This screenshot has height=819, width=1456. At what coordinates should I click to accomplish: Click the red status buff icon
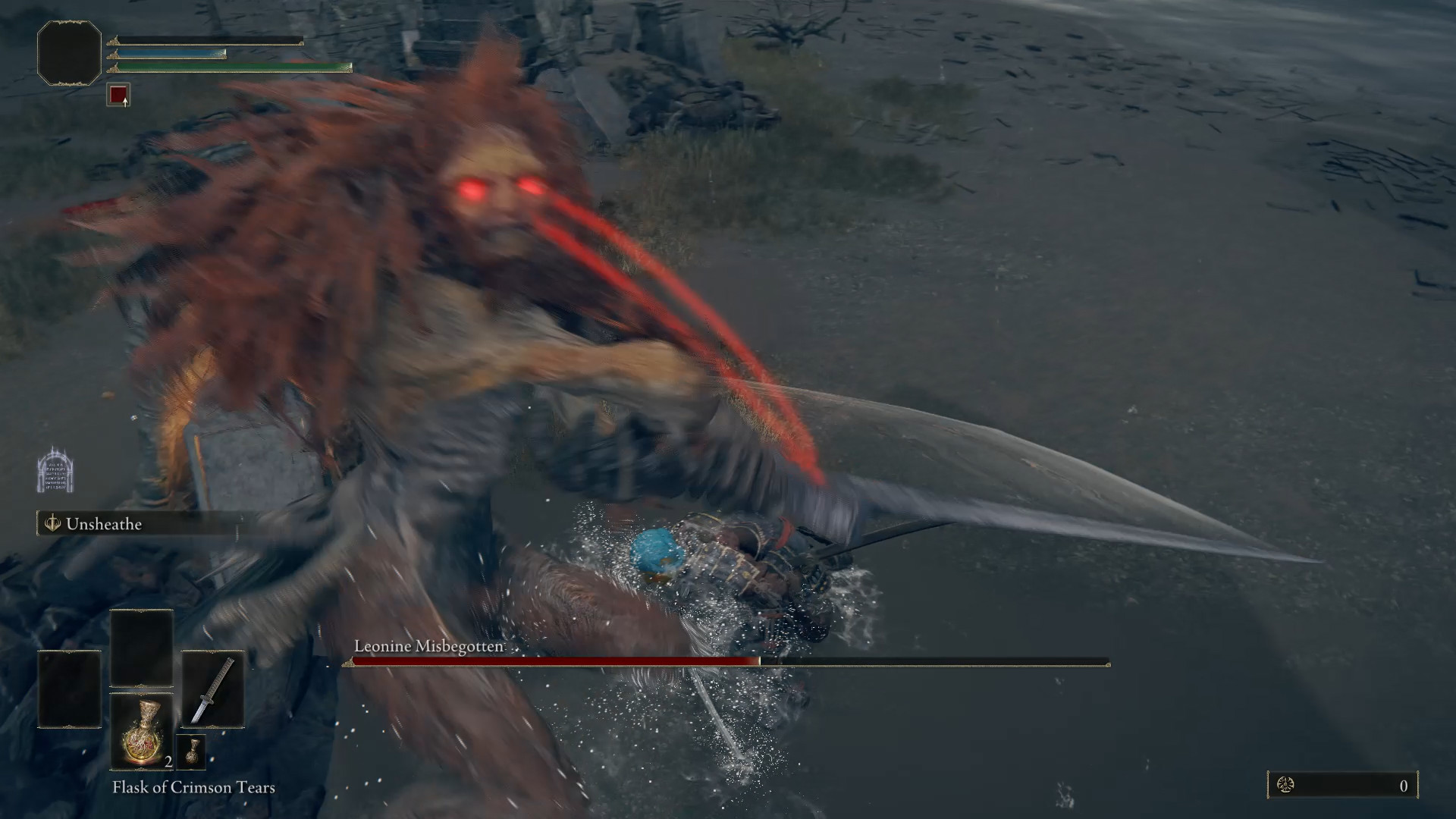[118, 95]
